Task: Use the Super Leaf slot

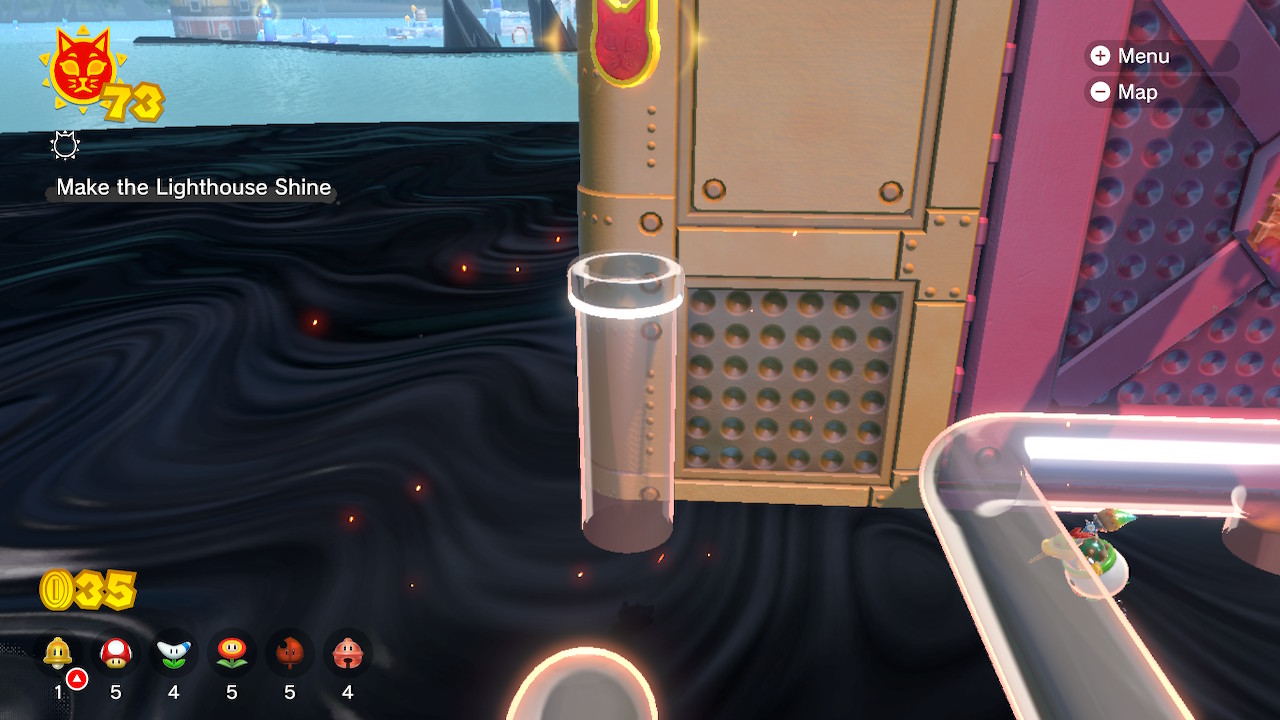Action: pos(290,654)
